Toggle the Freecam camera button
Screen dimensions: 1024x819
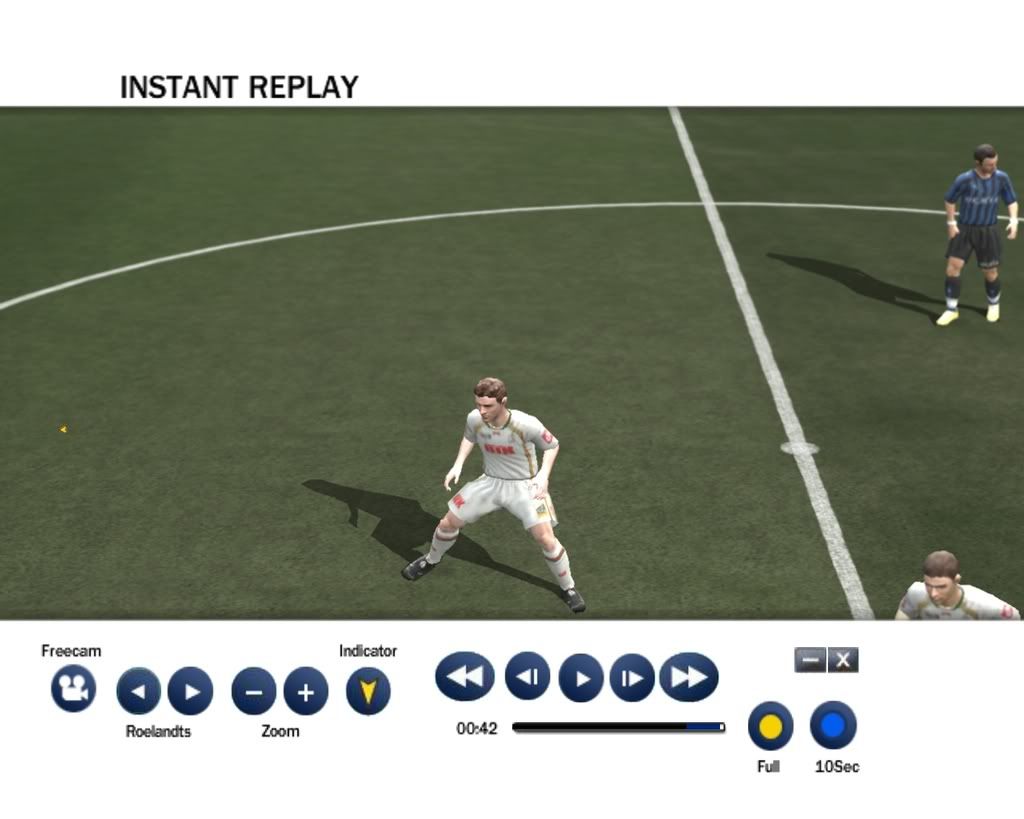pyautogui.click(x=73, y=689)
